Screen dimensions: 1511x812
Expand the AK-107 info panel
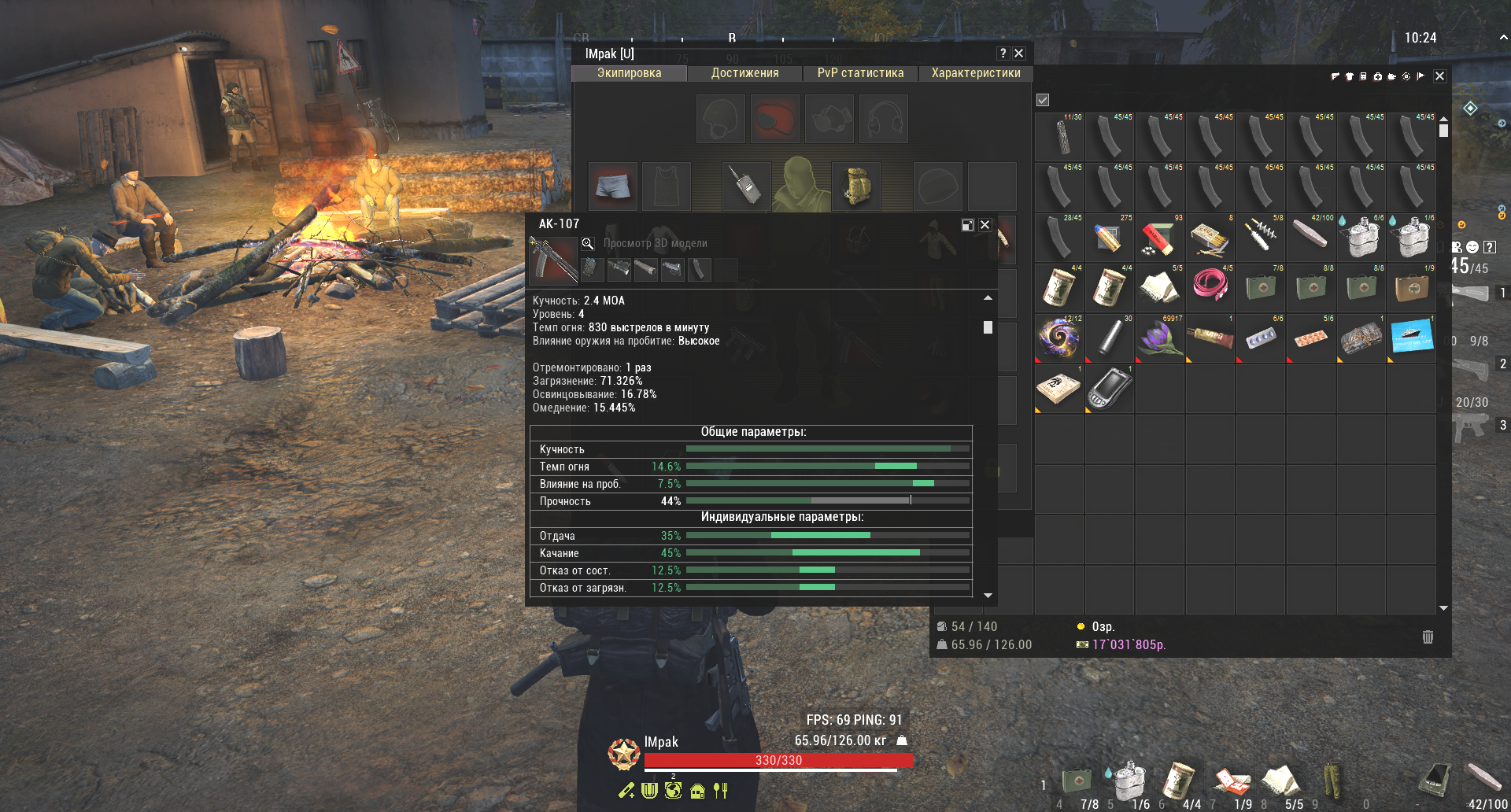(x=968, y=225)
